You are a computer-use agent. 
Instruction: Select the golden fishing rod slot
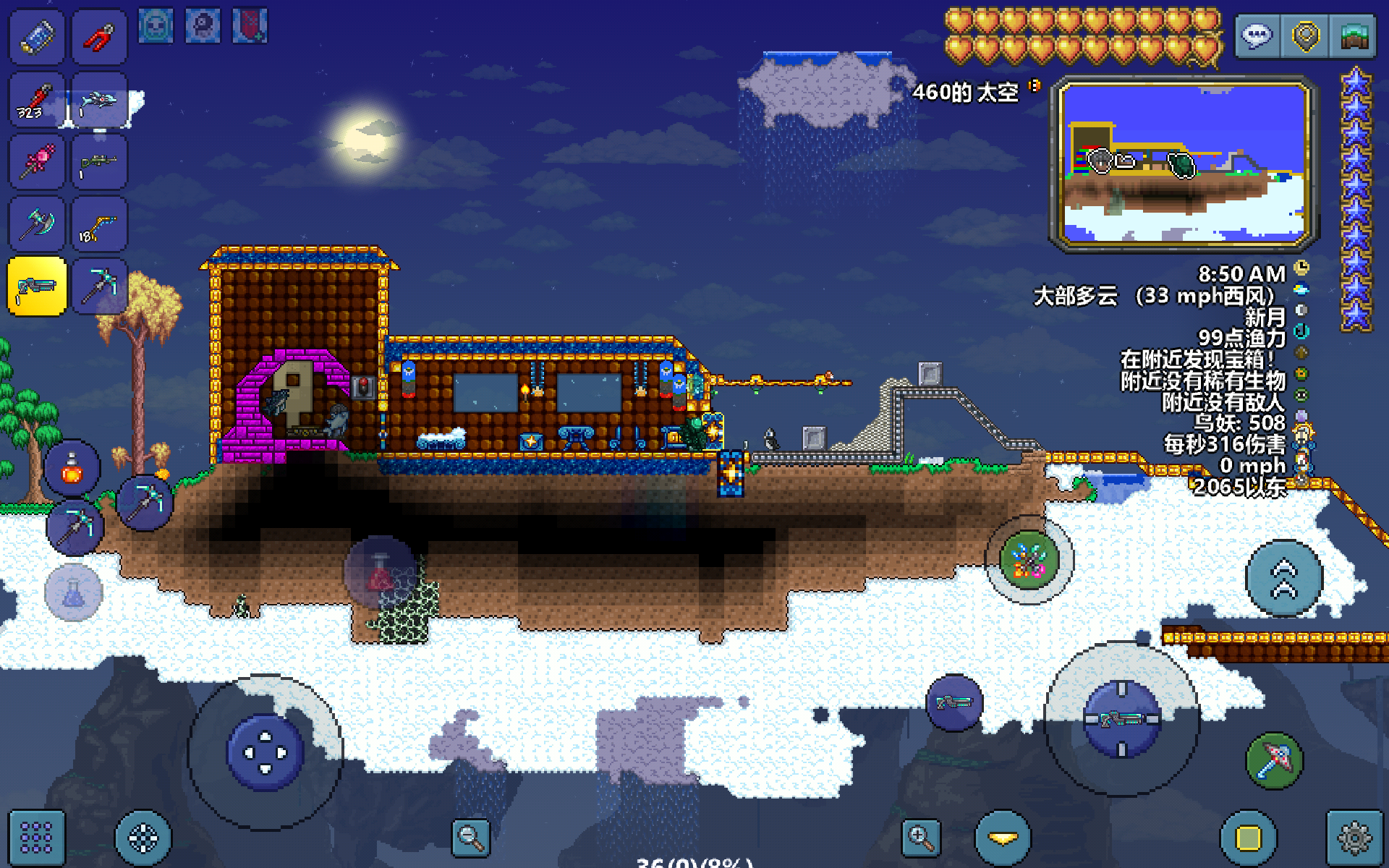pos(99,224)
